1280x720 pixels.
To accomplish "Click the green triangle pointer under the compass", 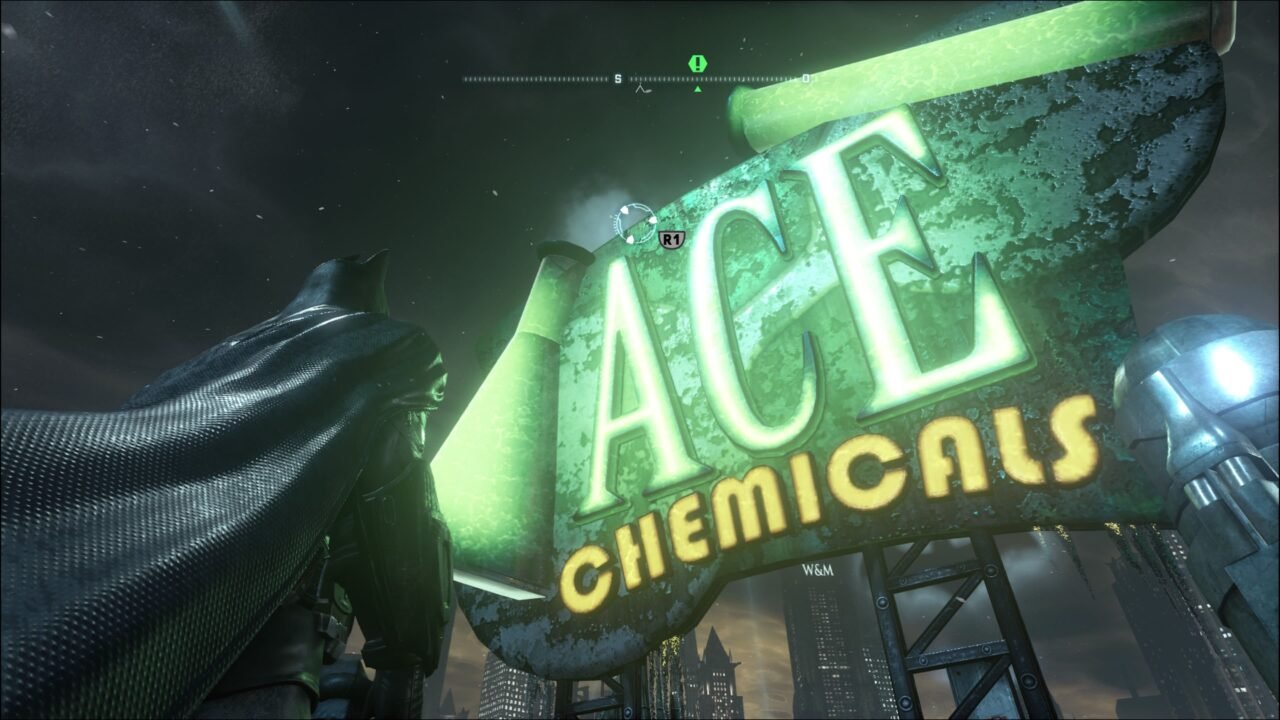I will [x=697, y=88].
